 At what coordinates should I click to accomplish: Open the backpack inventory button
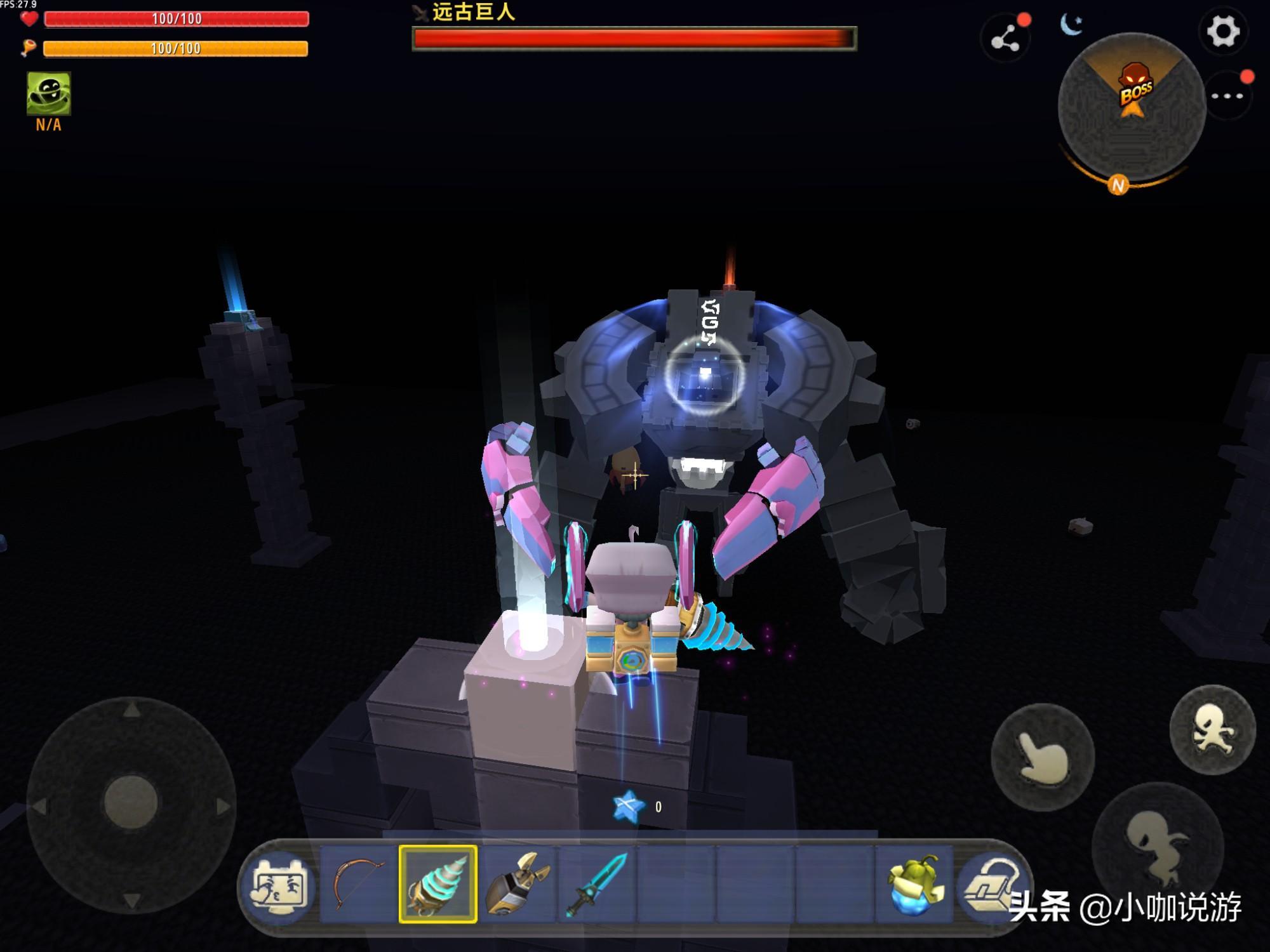[x=989, y=883]
